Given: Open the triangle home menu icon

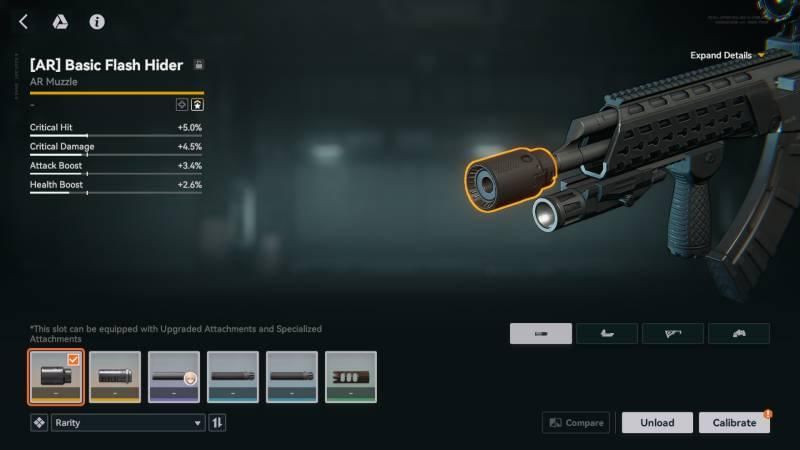Looking at the screenshot, I should (x=60, y=21).
